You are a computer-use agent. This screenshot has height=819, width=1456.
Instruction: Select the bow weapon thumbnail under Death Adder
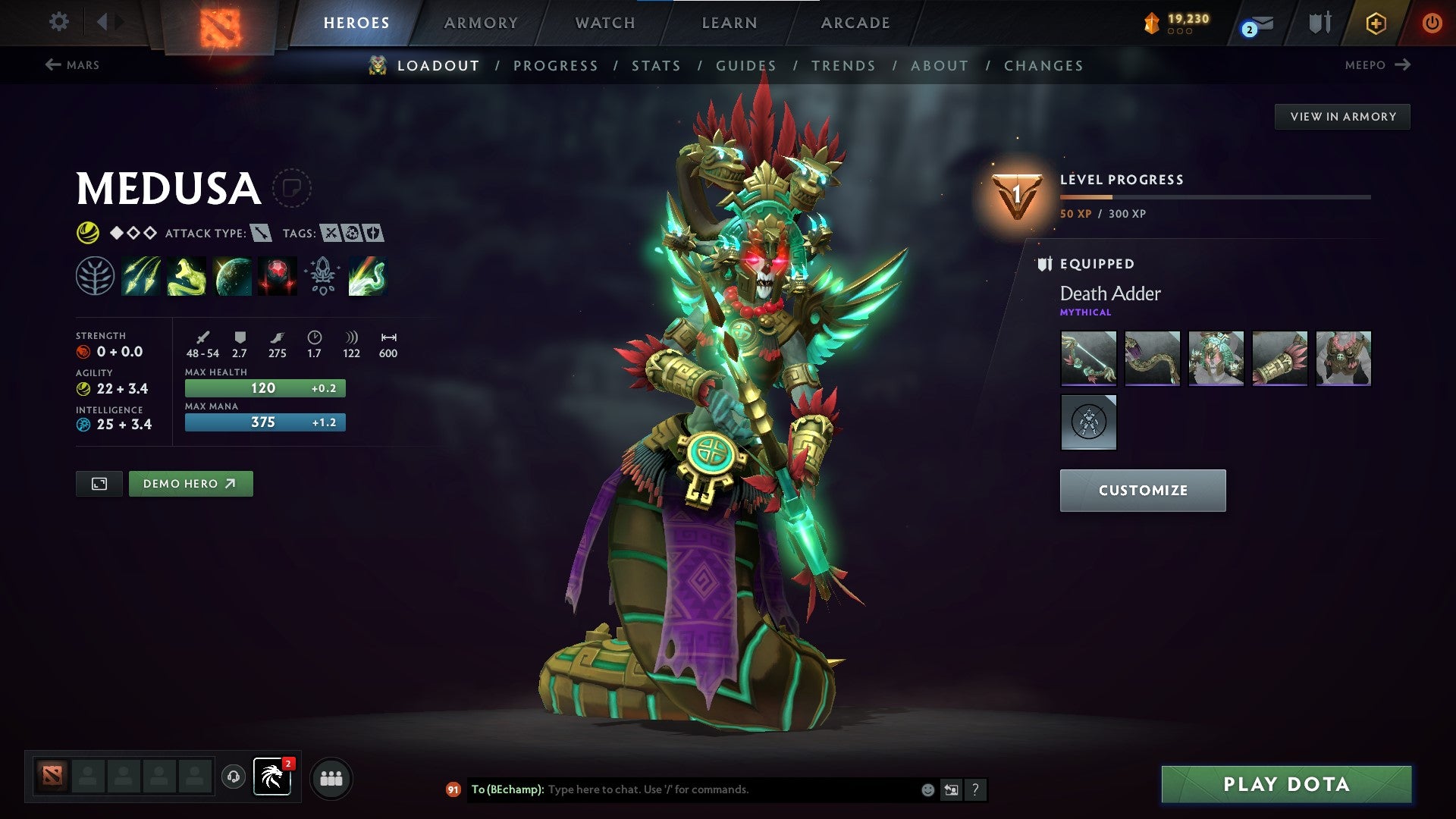coord(1089,359)
